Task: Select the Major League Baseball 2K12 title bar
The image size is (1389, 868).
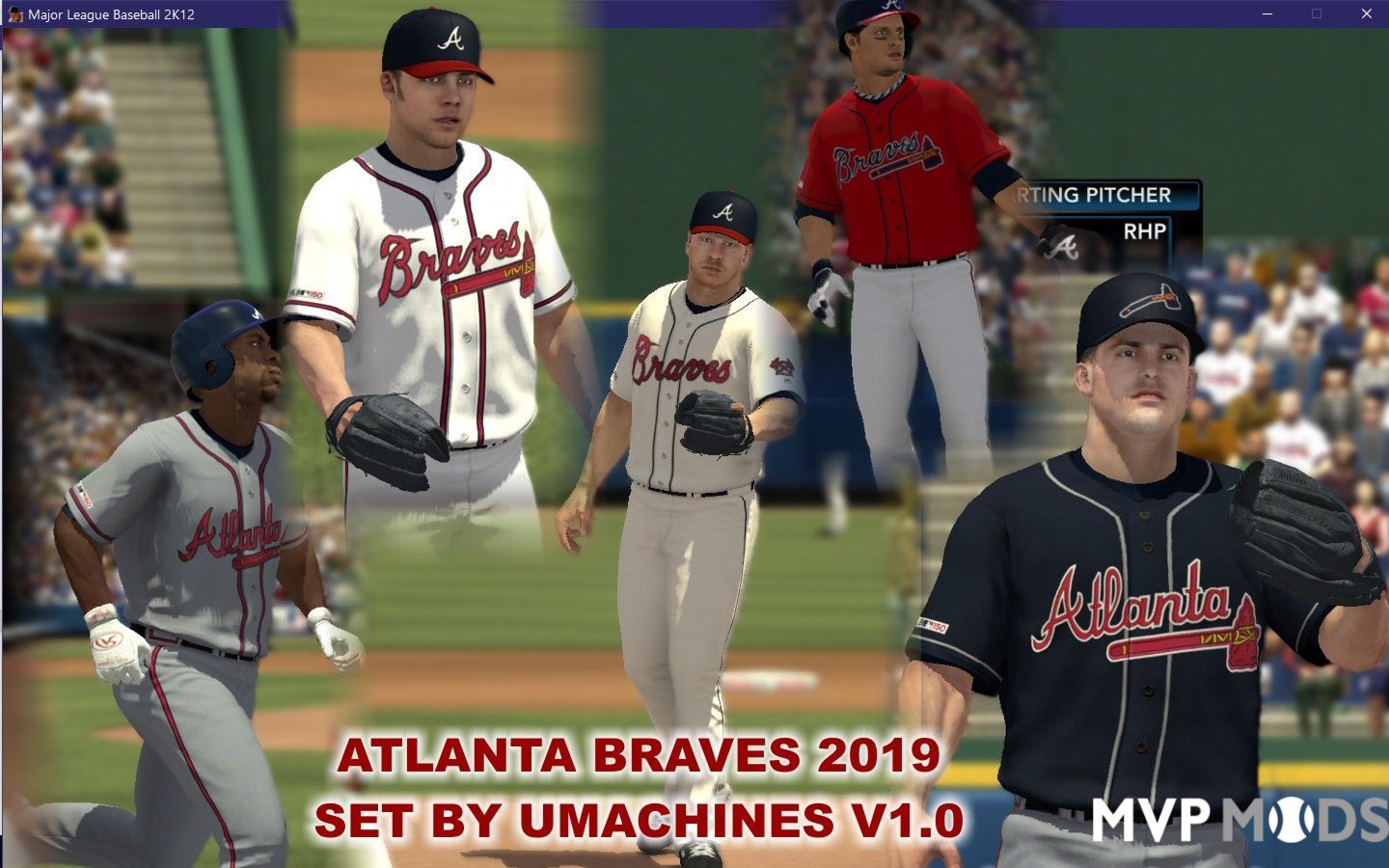Action: point(111,14)
